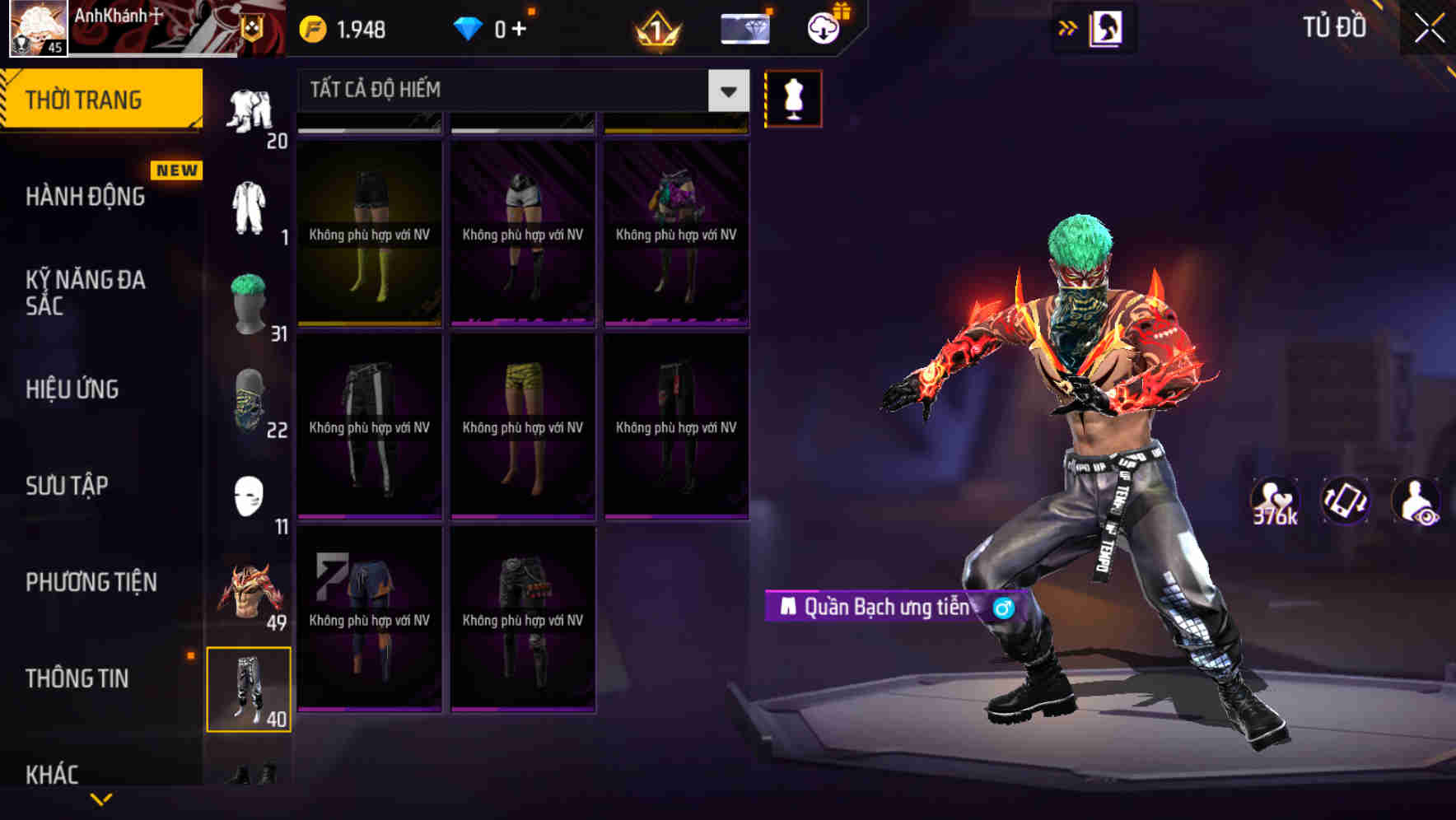Toggle the mannequin display preview
The image size is (1456, 820).
(x=793, y=97)
